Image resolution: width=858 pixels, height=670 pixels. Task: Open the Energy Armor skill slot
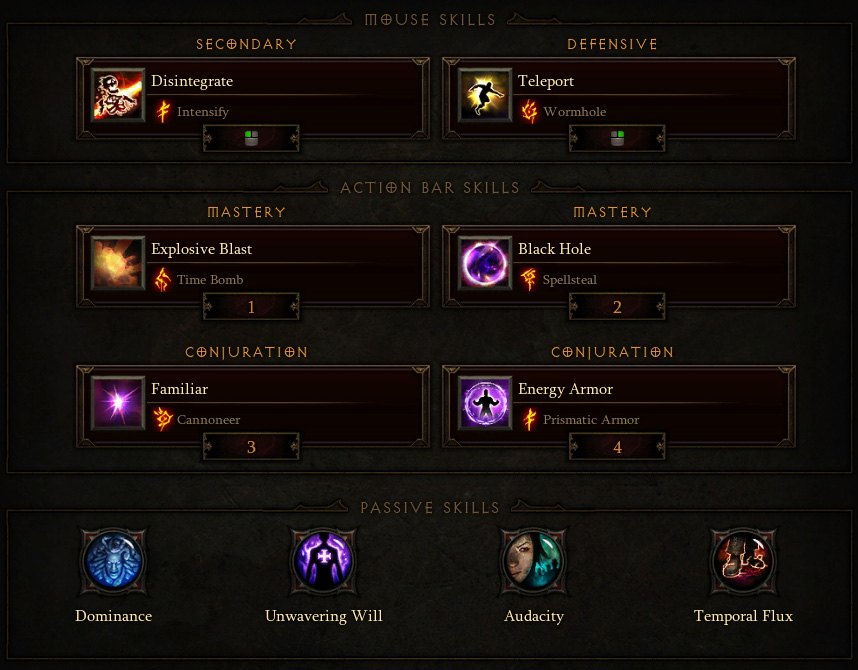click(485, 403)
